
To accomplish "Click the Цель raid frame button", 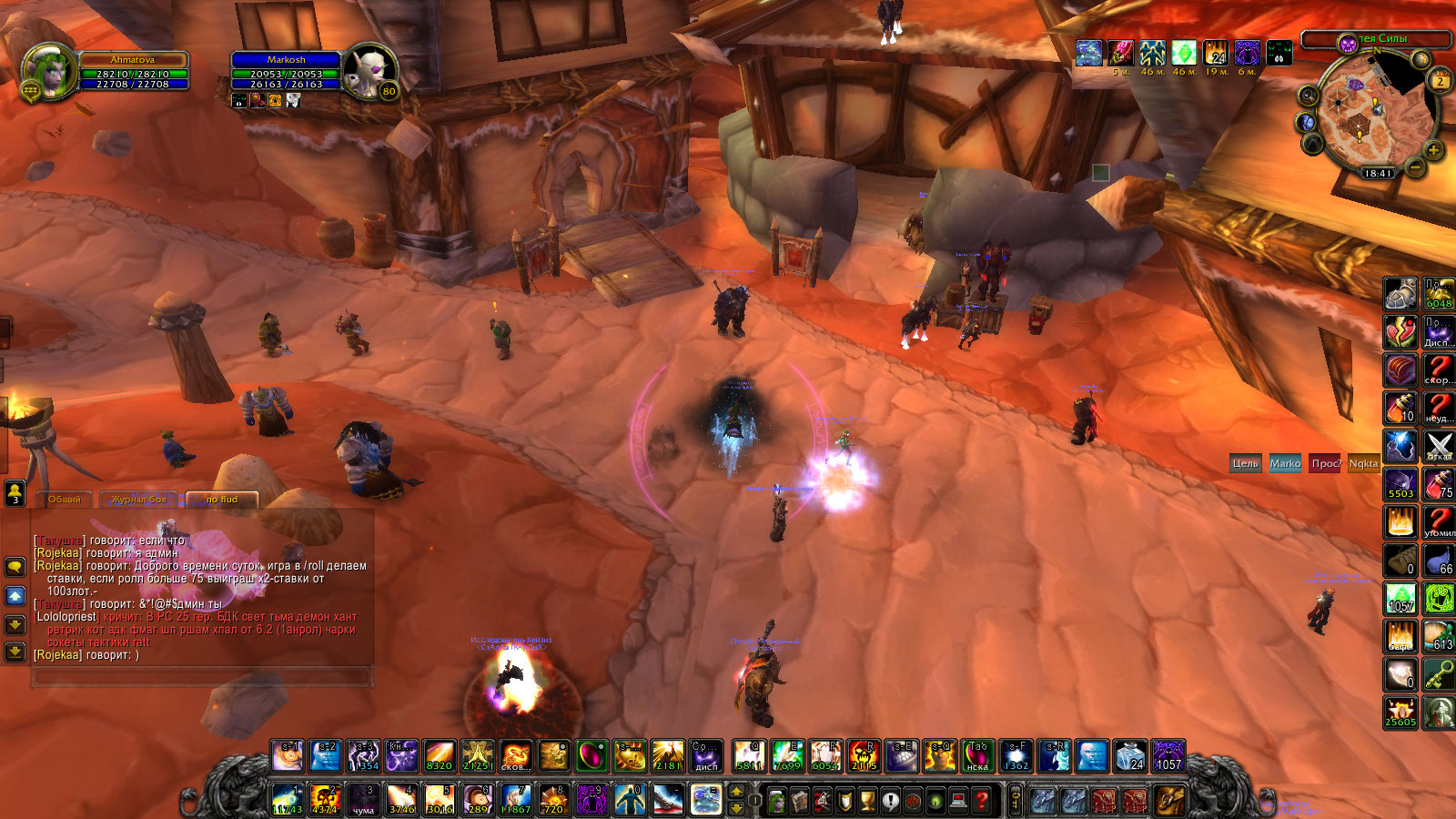I will 1245,463.
